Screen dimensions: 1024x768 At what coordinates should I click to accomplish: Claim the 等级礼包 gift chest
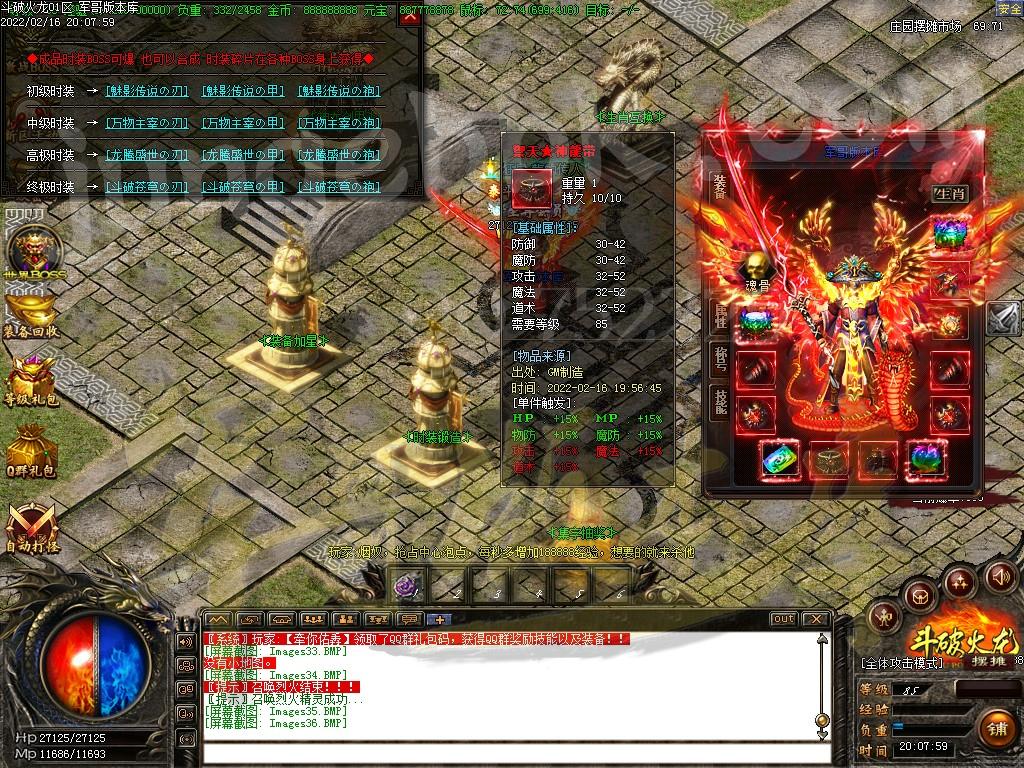pos(30,381)
